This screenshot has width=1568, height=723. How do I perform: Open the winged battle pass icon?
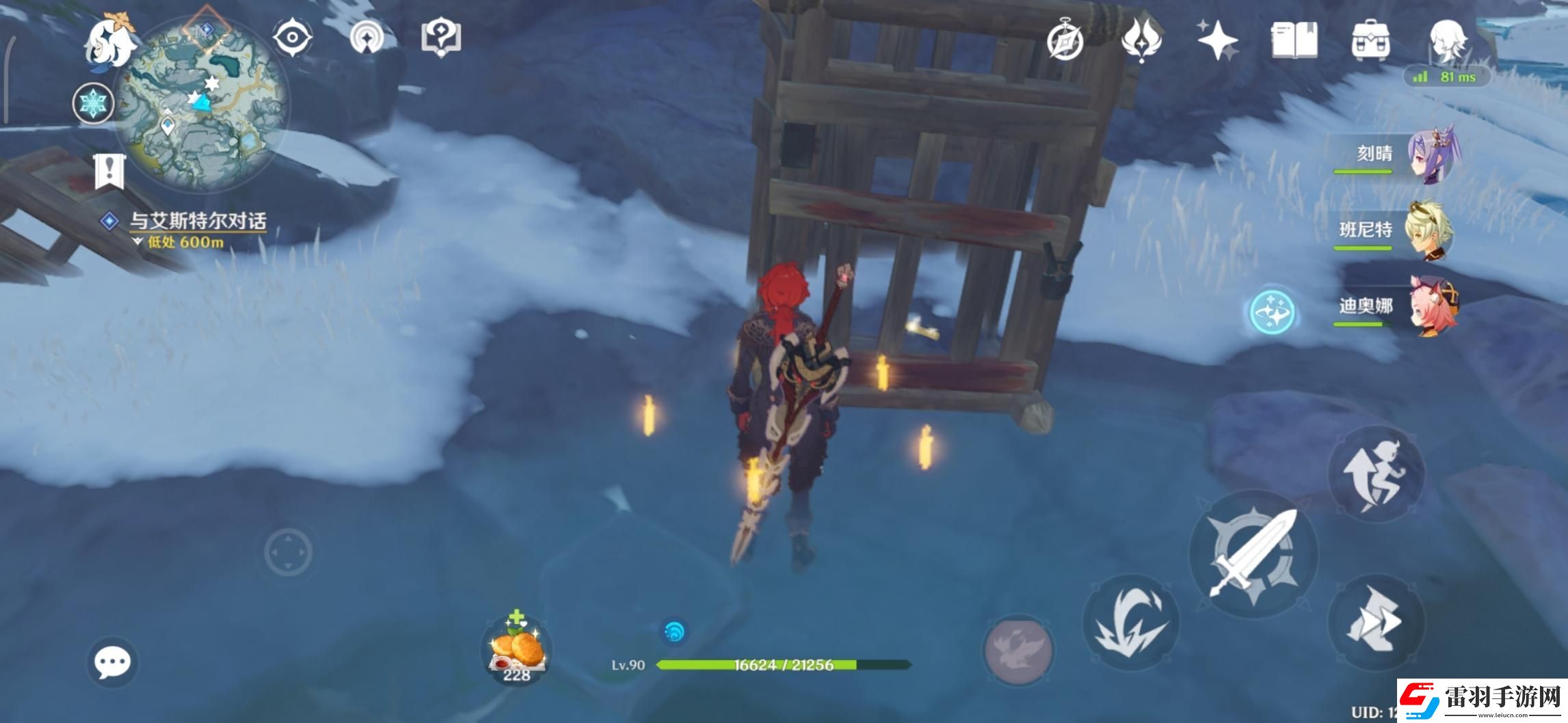(x=1141, y=40)
